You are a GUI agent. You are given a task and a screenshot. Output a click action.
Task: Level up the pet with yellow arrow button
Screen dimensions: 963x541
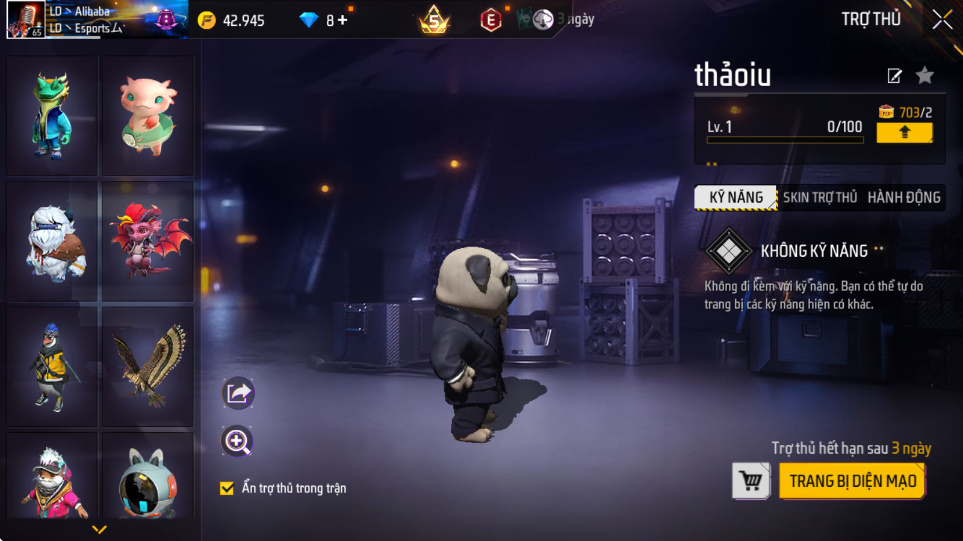pyautogui.click(x=904, y=132)
